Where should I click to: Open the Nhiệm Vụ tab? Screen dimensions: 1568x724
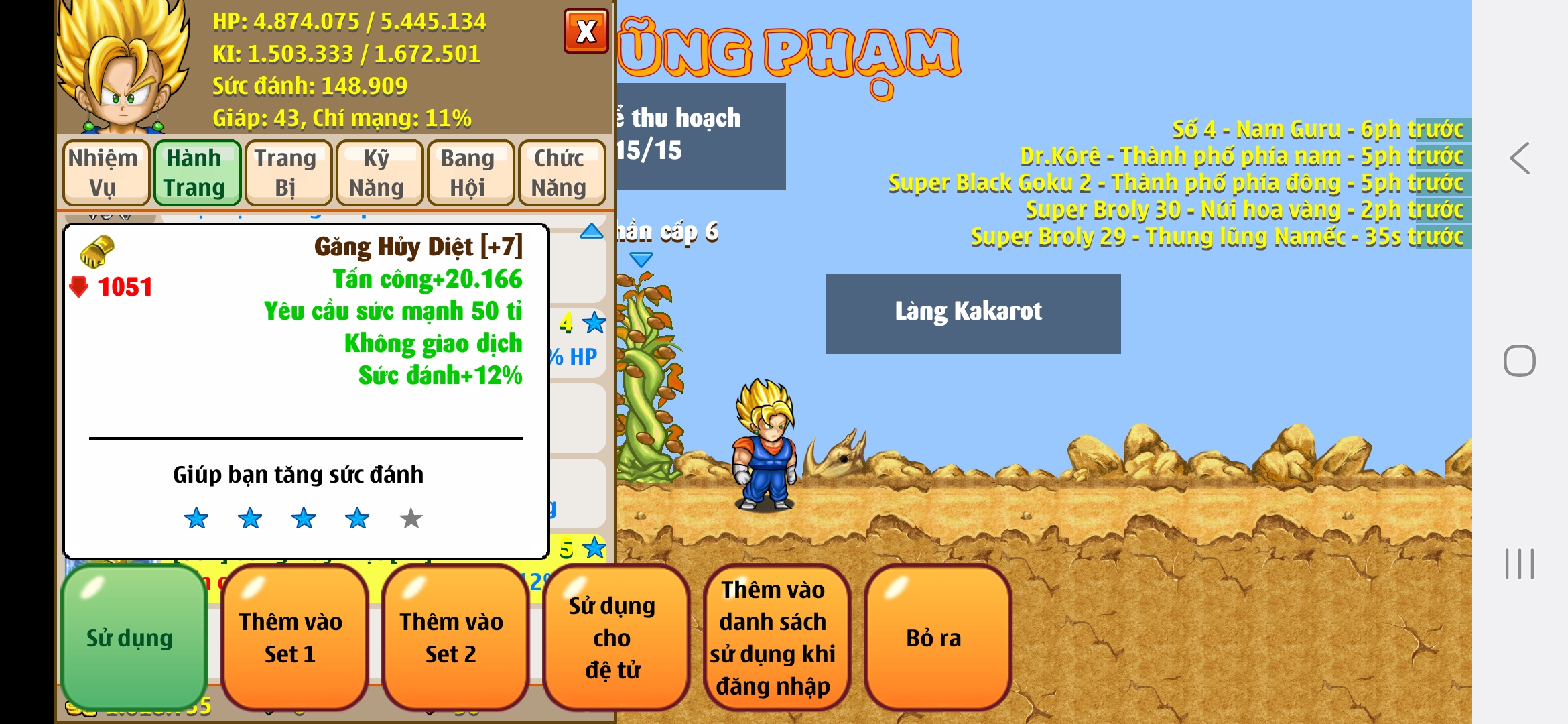pos(103,172)
